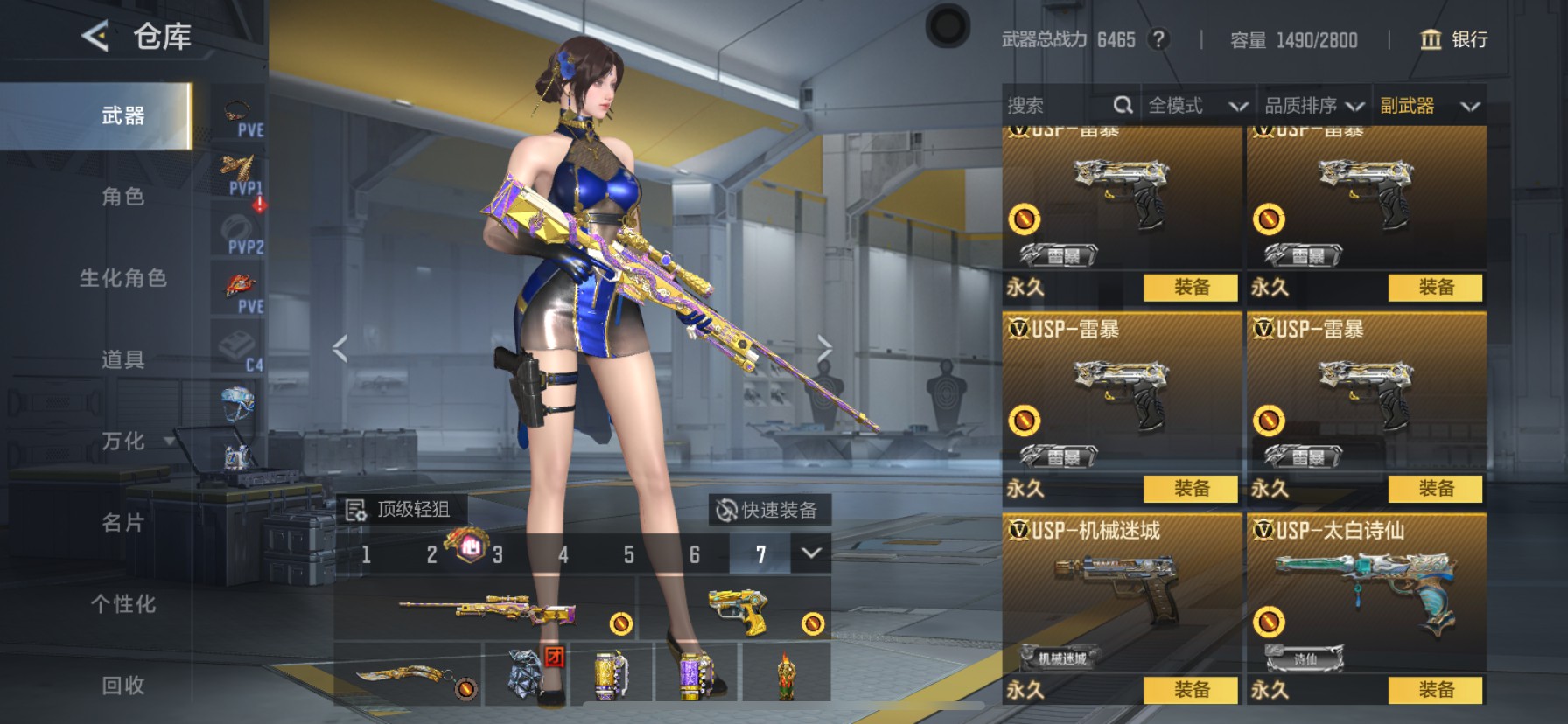This screenshot has height=724, width=1568.
Task: Select the equipped golden sniper rifle slot
Action: [x=486, y=609]
